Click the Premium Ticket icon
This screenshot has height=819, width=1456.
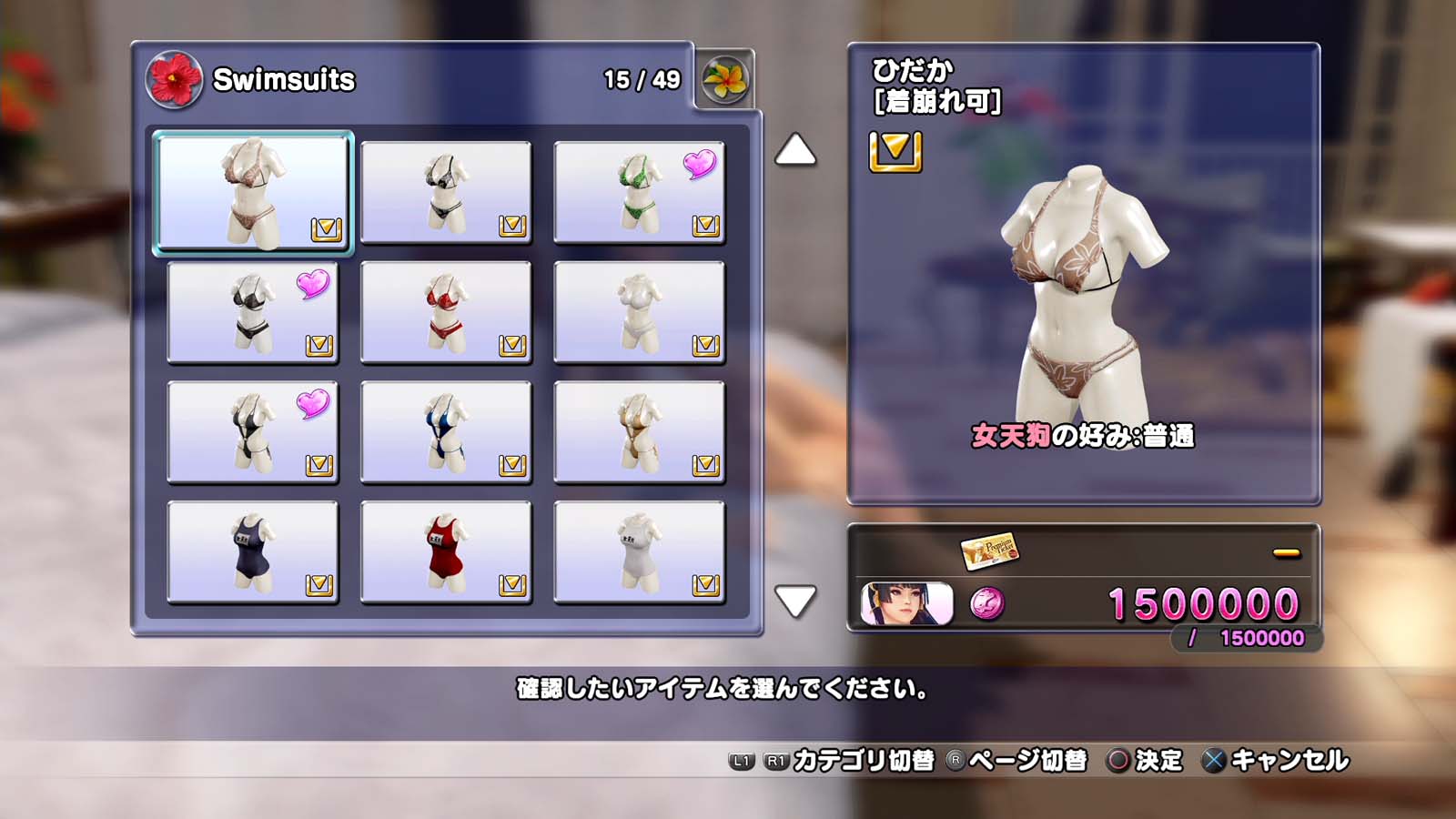tap(989, 551)
